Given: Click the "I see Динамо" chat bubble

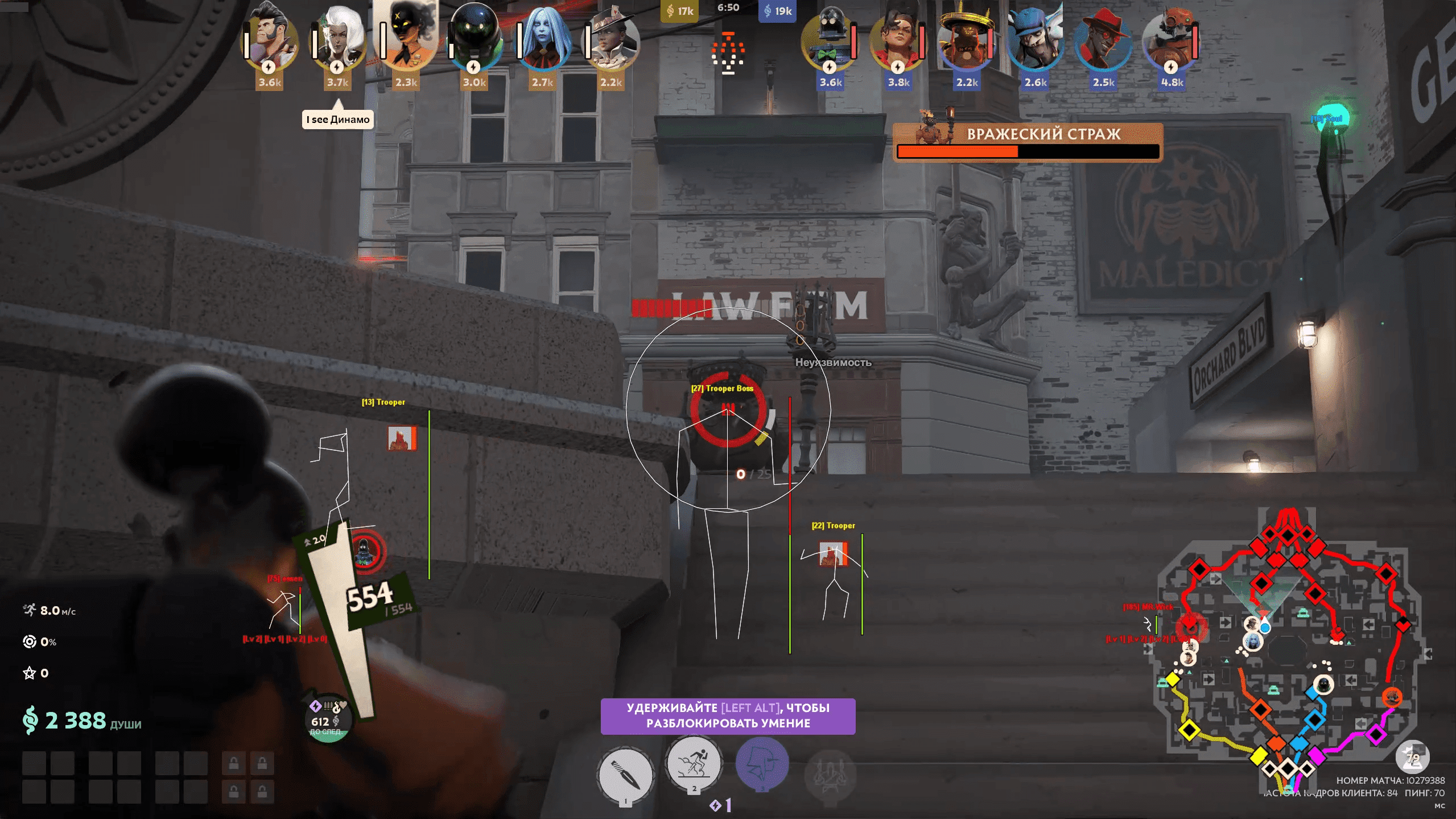Looking at the screenshot, I should [x=338, y=120].
